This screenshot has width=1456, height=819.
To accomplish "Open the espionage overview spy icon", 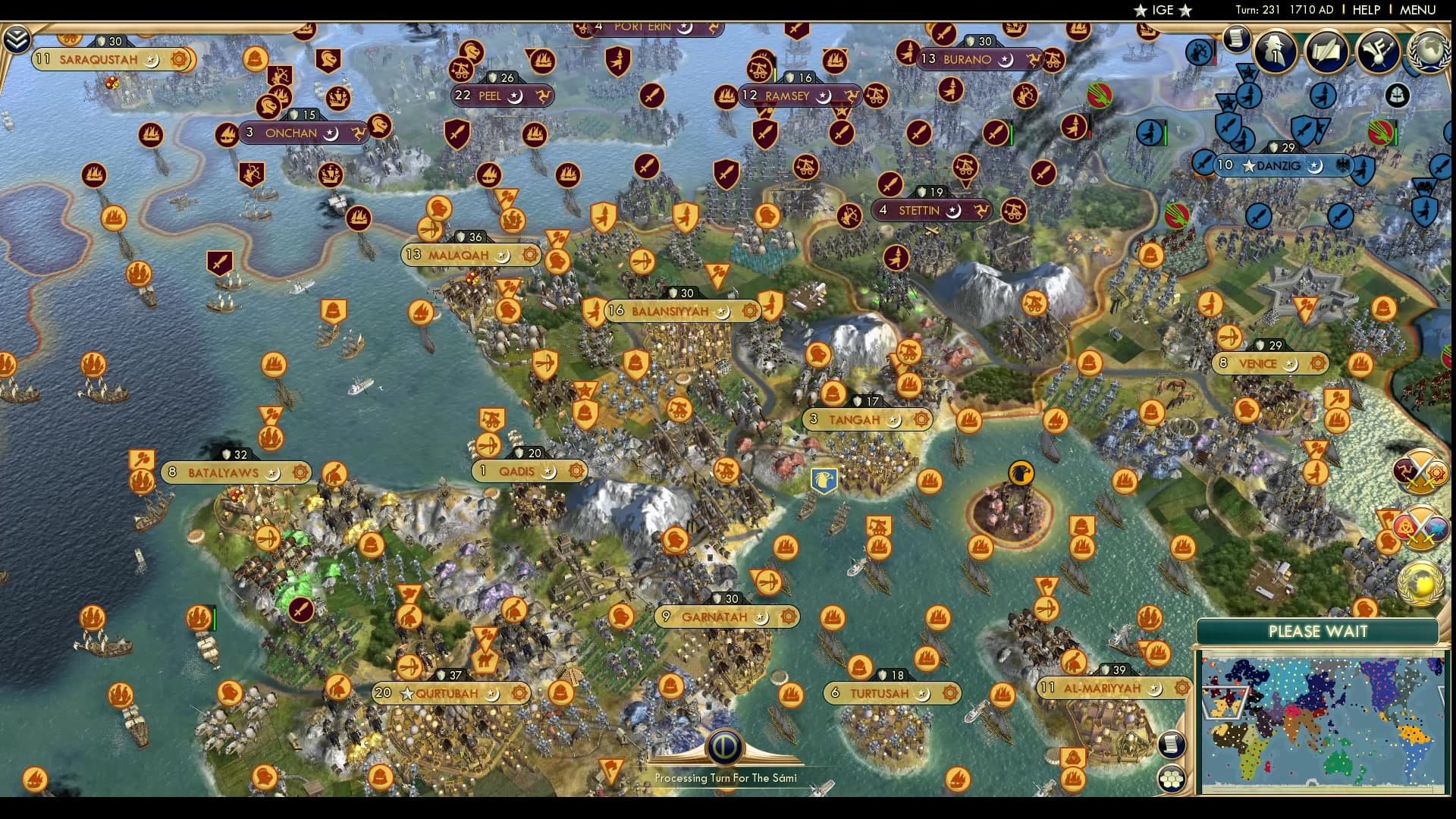I will pyautogui.click(x=1275, y=51).
